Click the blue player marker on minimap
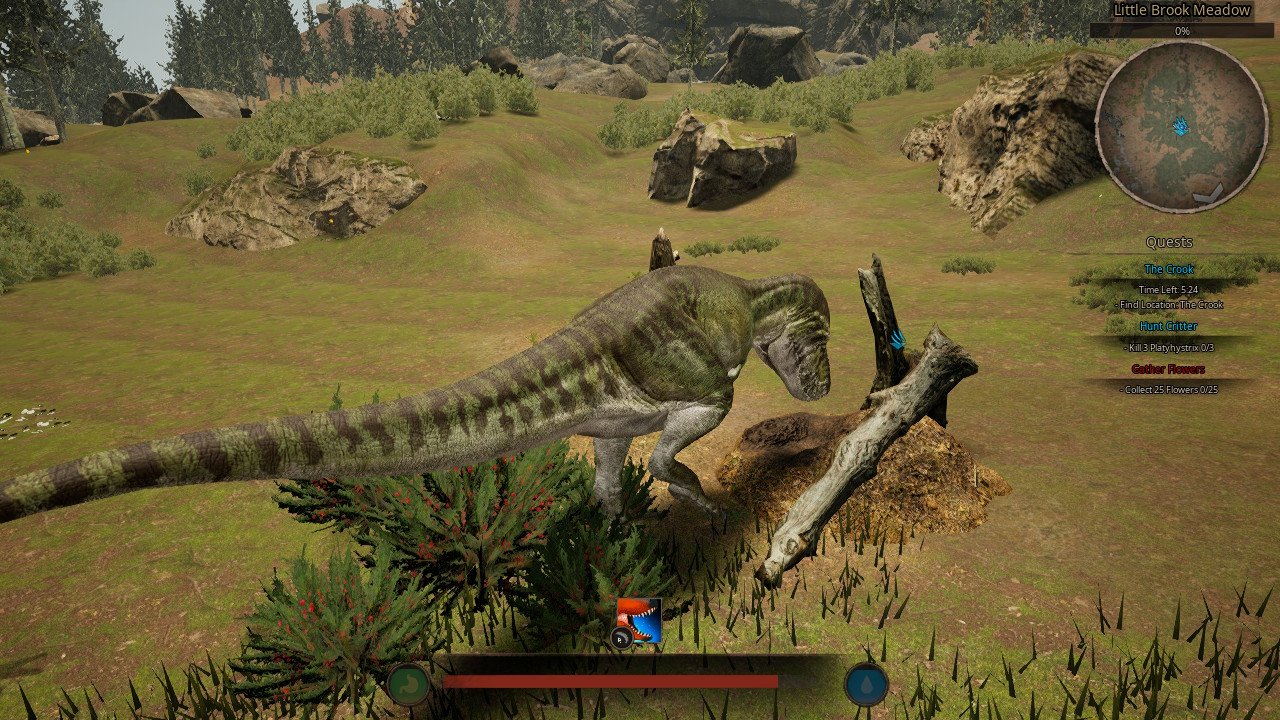Image resolution: width=1280 pixels, height=720 pixels. (1181, 126)
